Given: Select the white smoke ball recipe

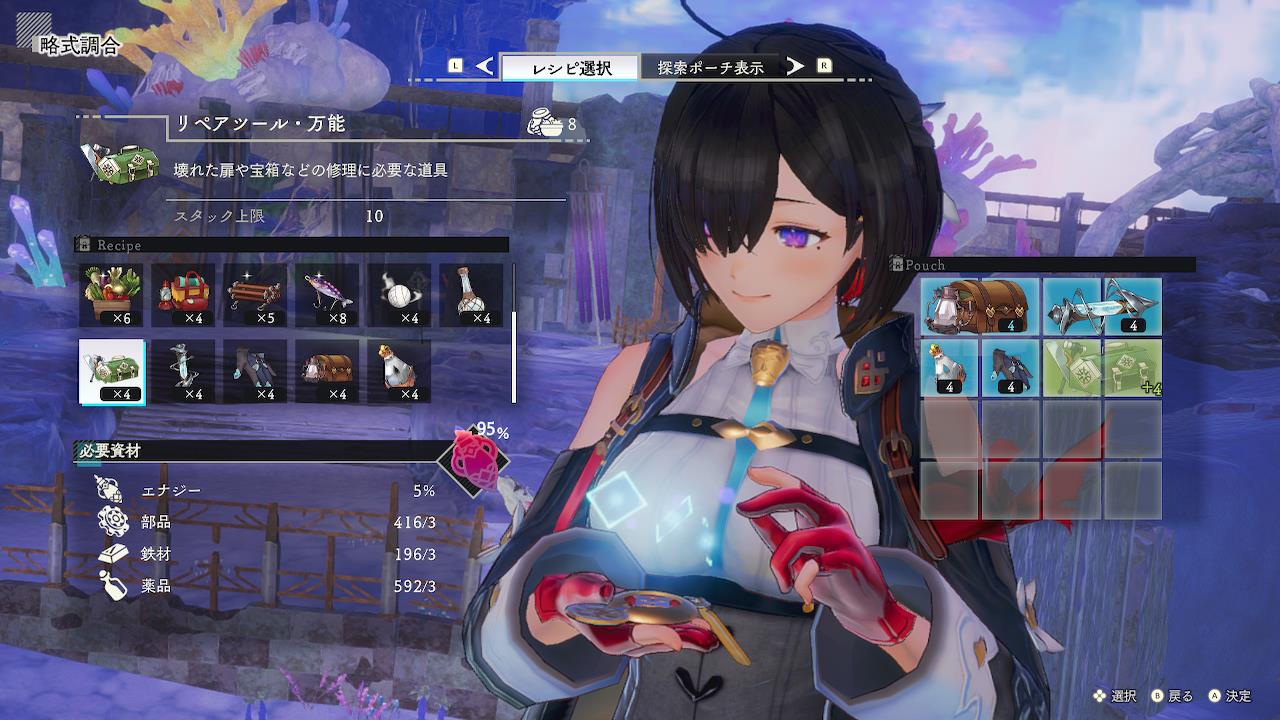Looking at the screenshot, I should [x=400, y=295].
